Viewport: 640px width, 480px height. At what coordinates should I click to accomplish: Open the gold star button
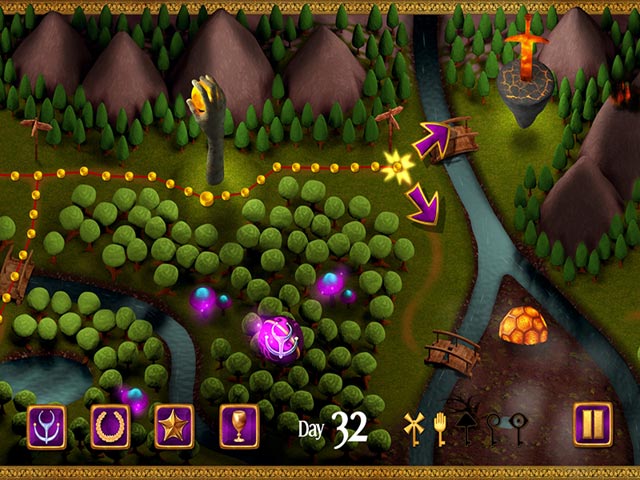[175, 425]
